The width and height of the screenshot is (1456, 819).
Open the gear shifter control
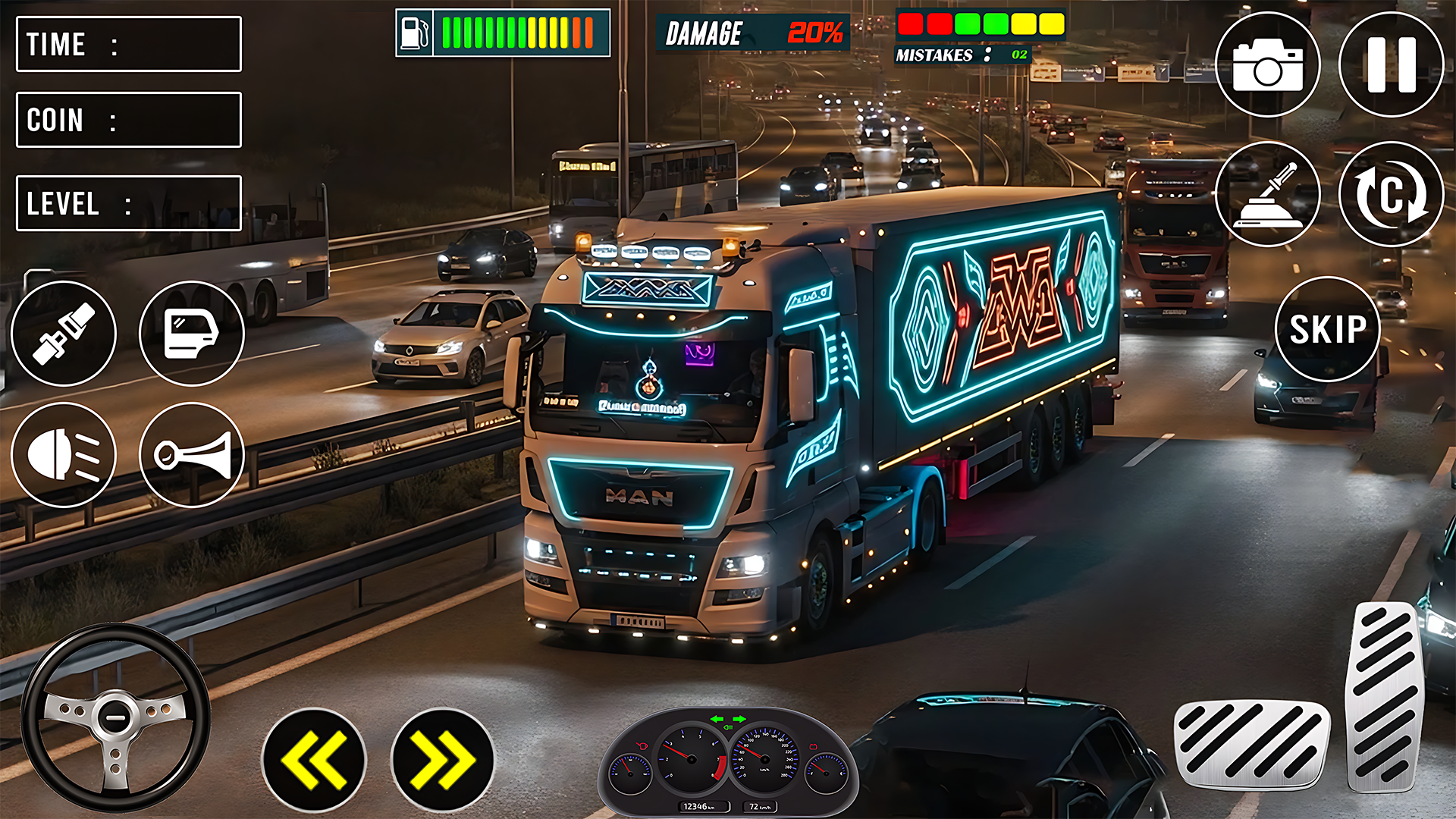pos(1269,195)
